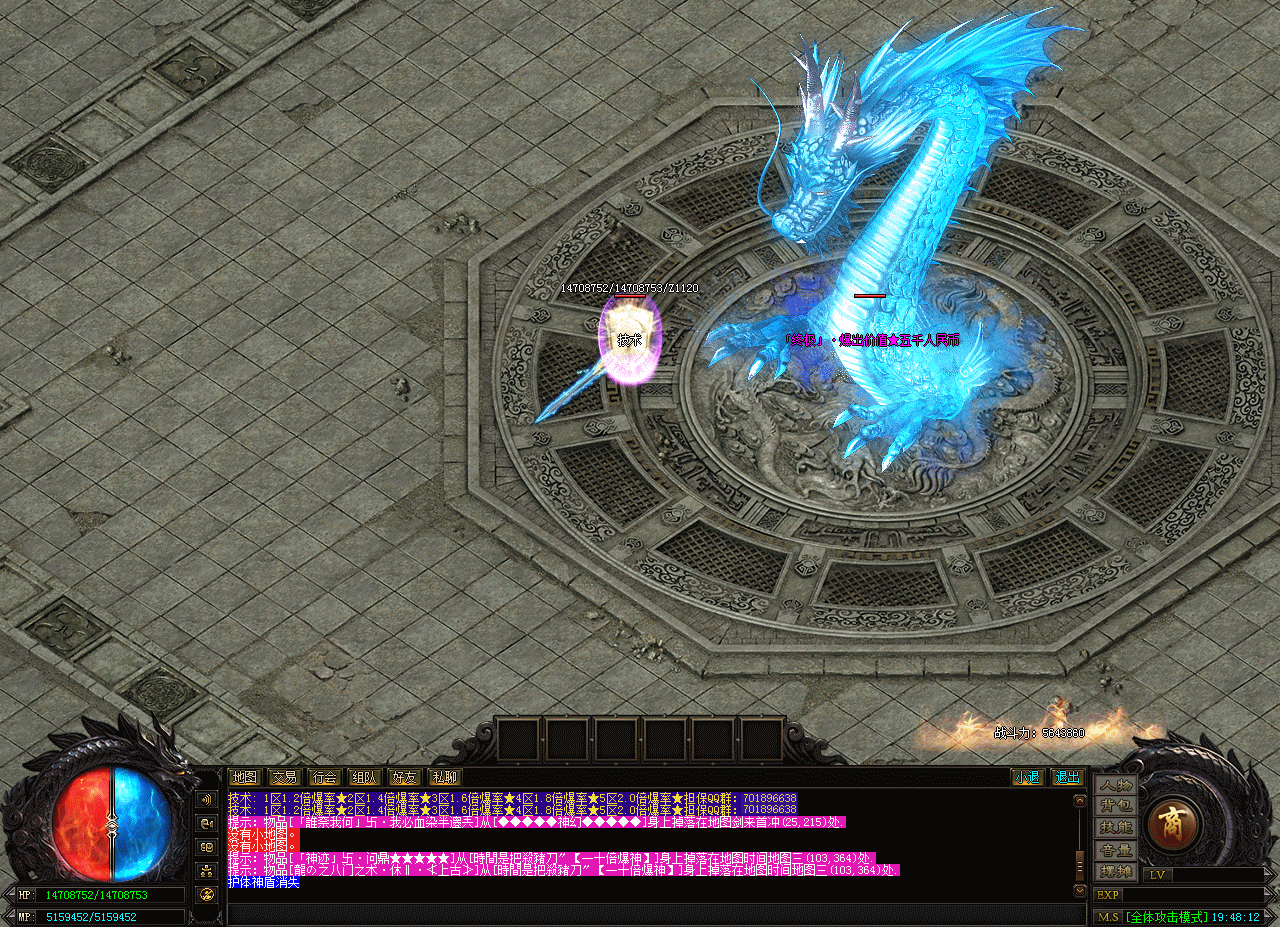
Task: Click the 交易 trade button
Action: click(x=284, y=777)
